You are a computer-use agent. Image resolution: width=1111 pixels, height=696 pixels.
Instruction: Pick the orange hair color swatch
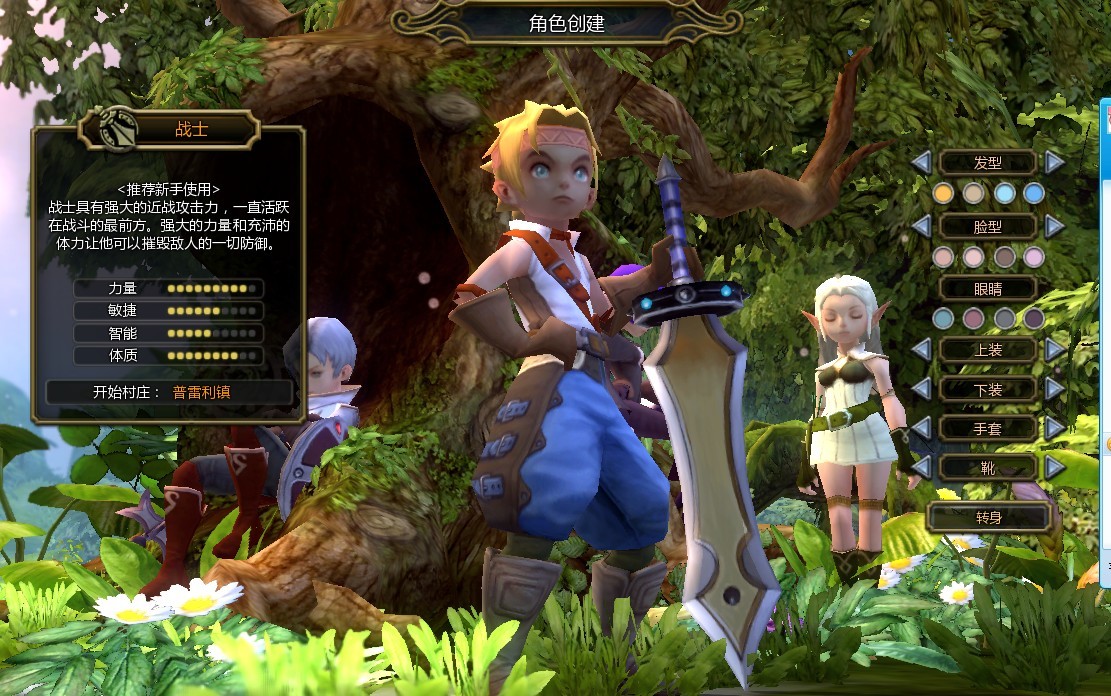tap(943, 193)
